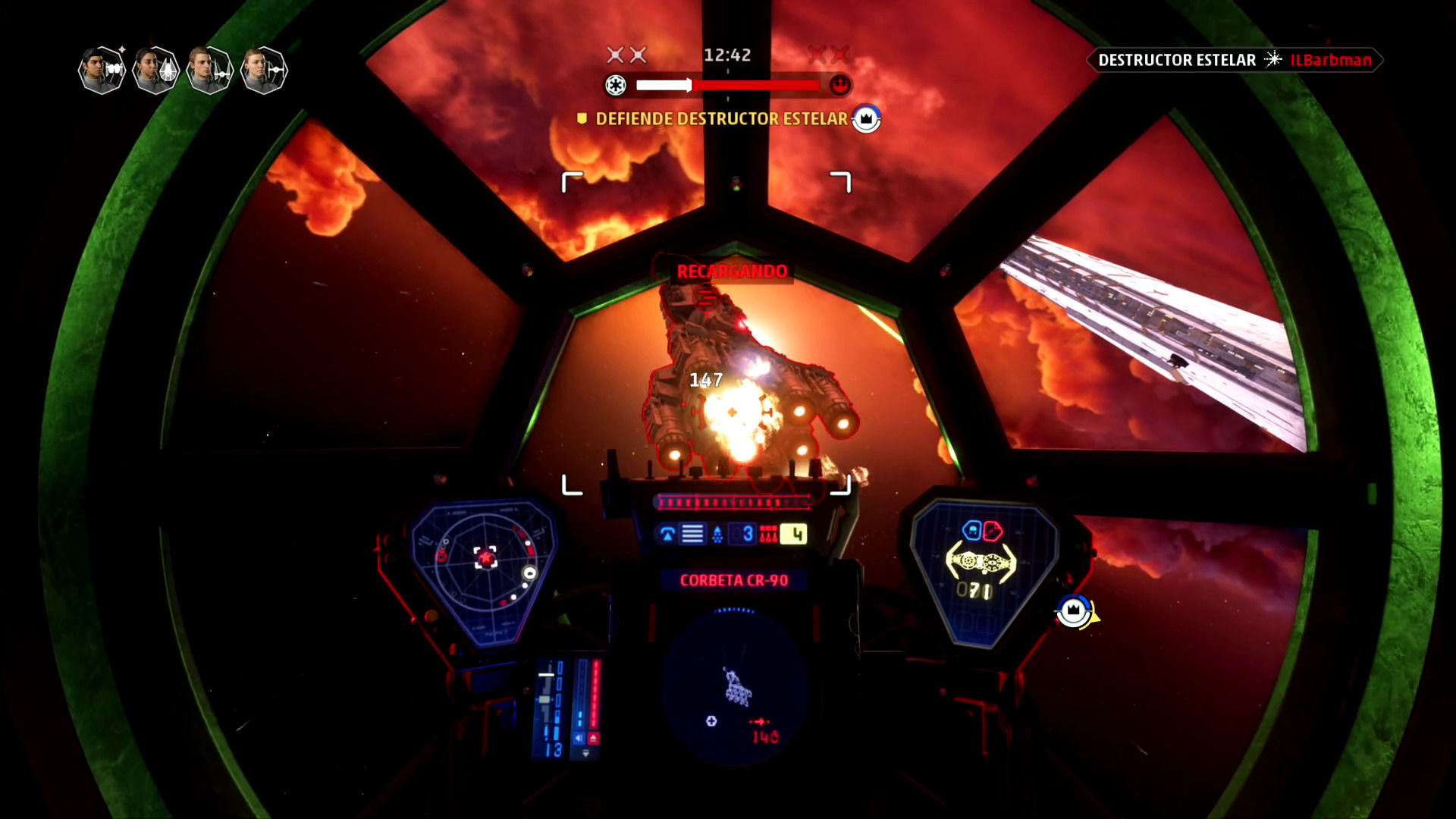View the Destructor Estelar kill feed entry

[1235, 60]
